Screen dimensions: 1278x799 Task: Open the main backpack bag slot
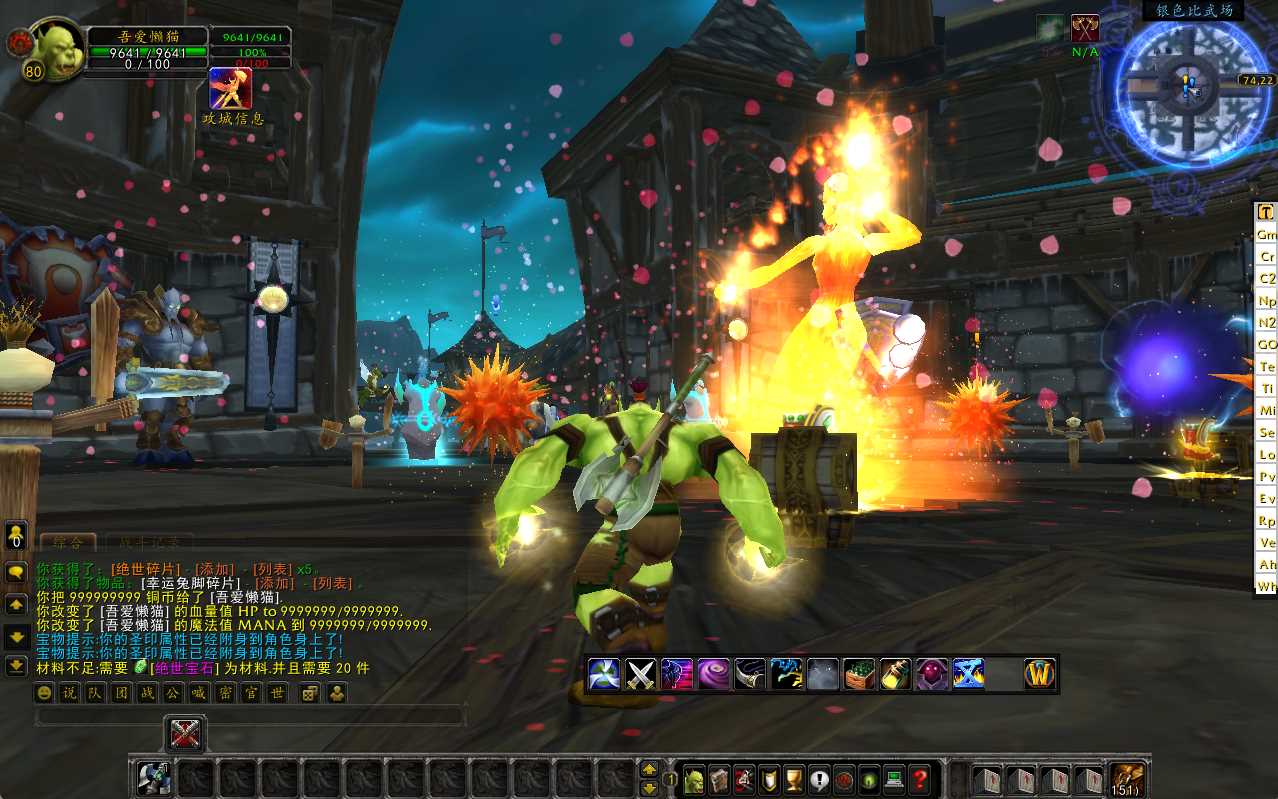(1129, 779)
